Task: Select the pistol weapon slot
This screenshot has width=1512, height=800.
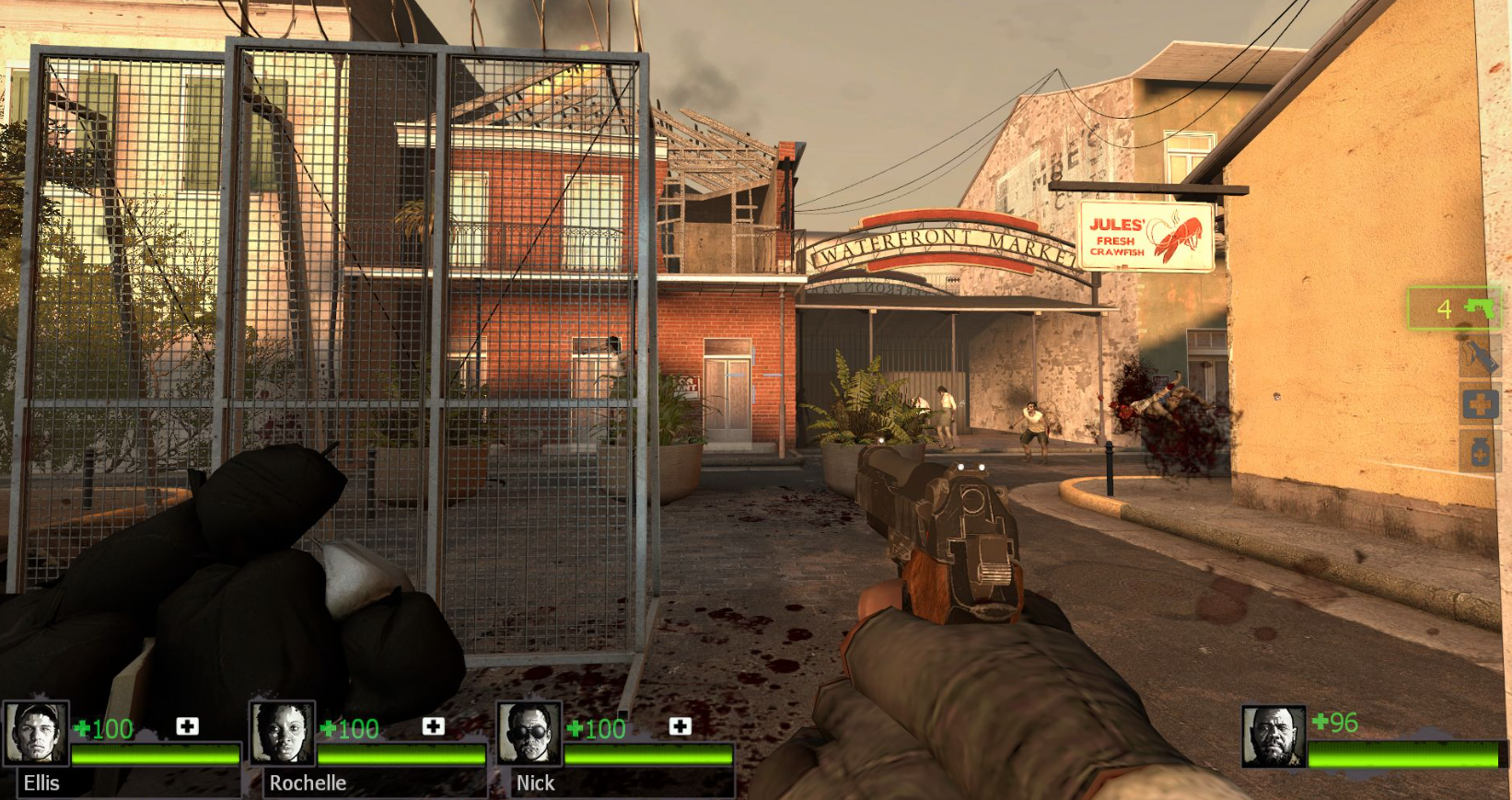Action: pos(1455,308)
